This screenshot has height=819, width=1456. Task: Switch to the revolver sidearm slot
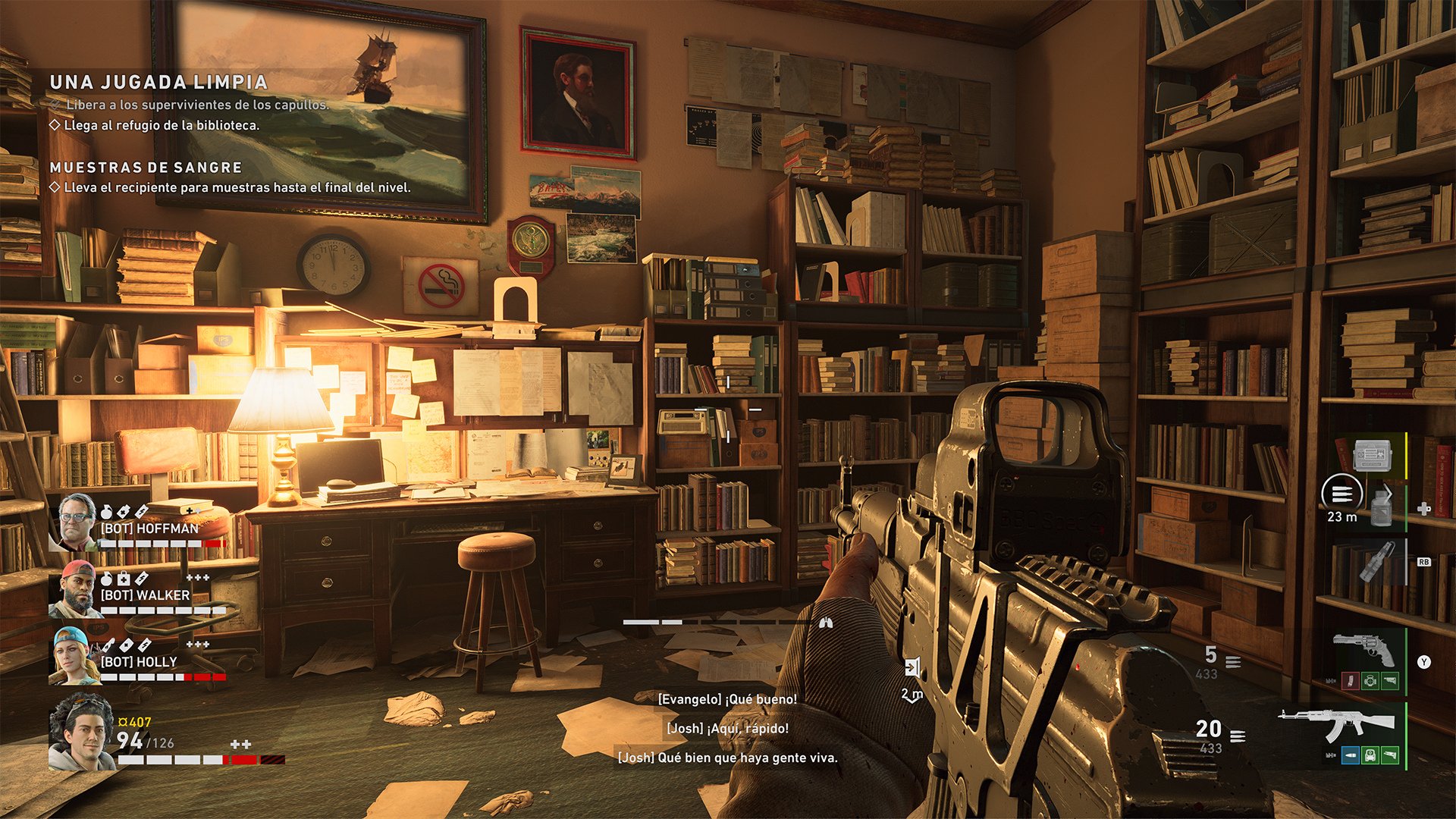(x=1363, y=649)
